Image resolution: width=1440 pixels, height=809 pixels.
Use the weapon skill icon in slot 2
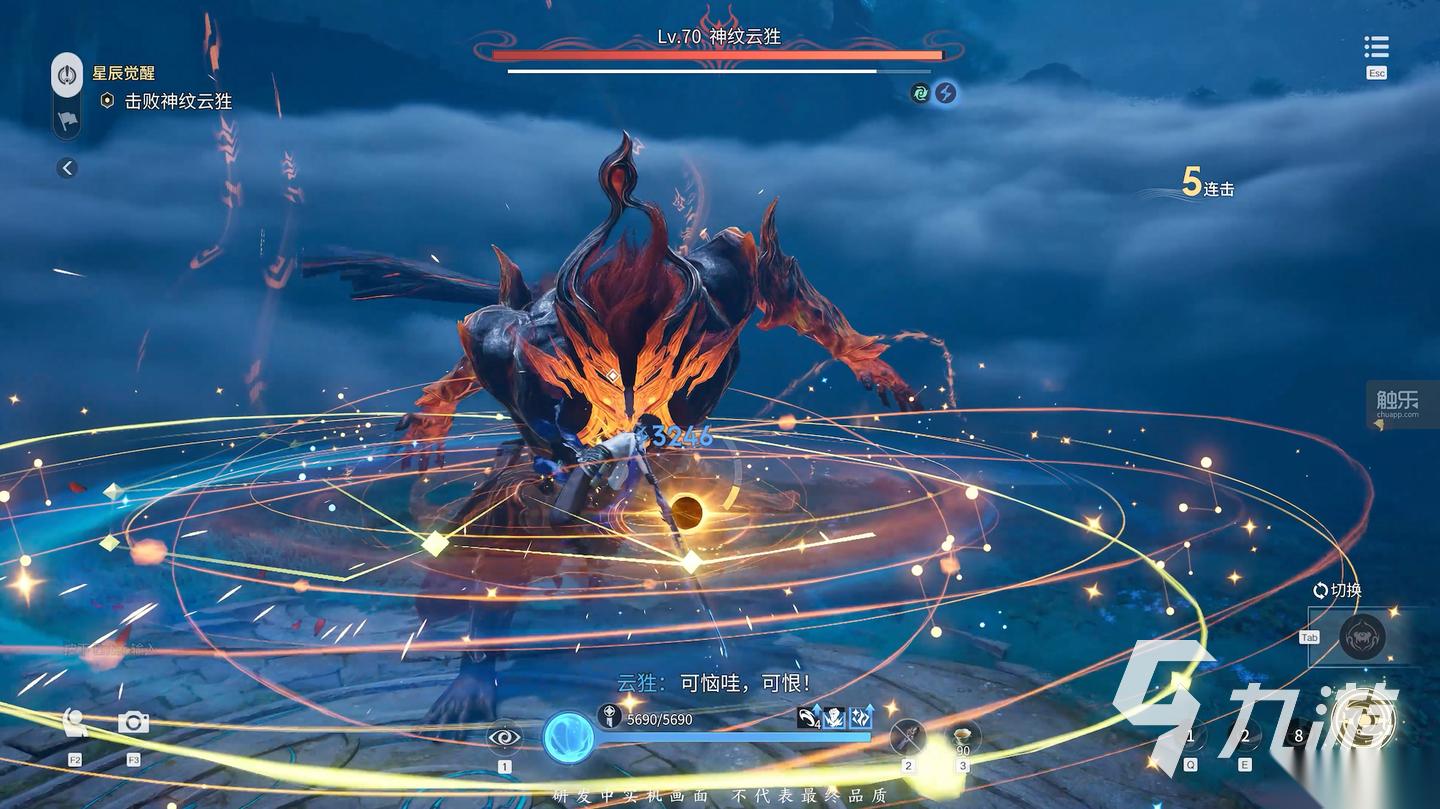pos(908,738)
